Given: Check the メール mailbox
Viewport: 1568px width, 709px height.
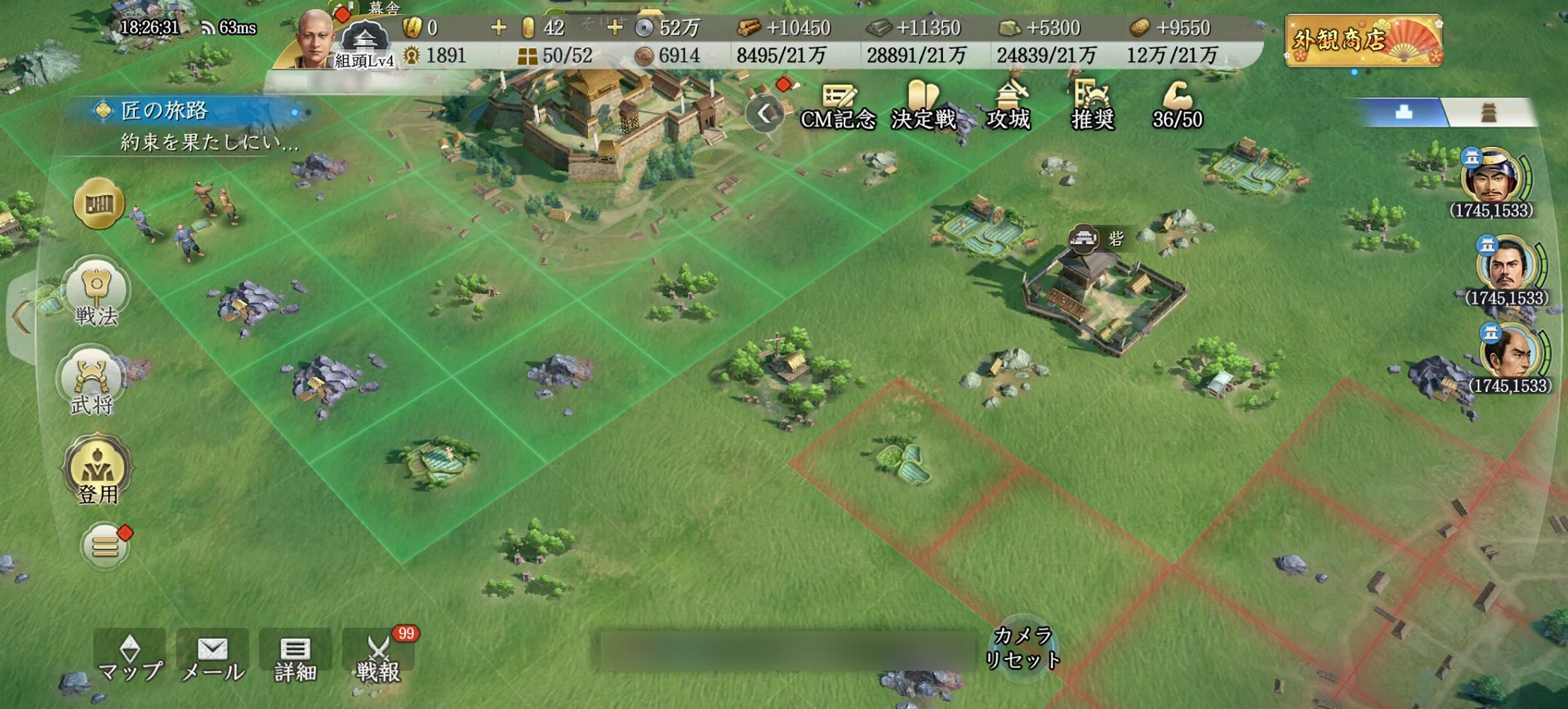Looking at the screenshot, I should tap(212, 658).
